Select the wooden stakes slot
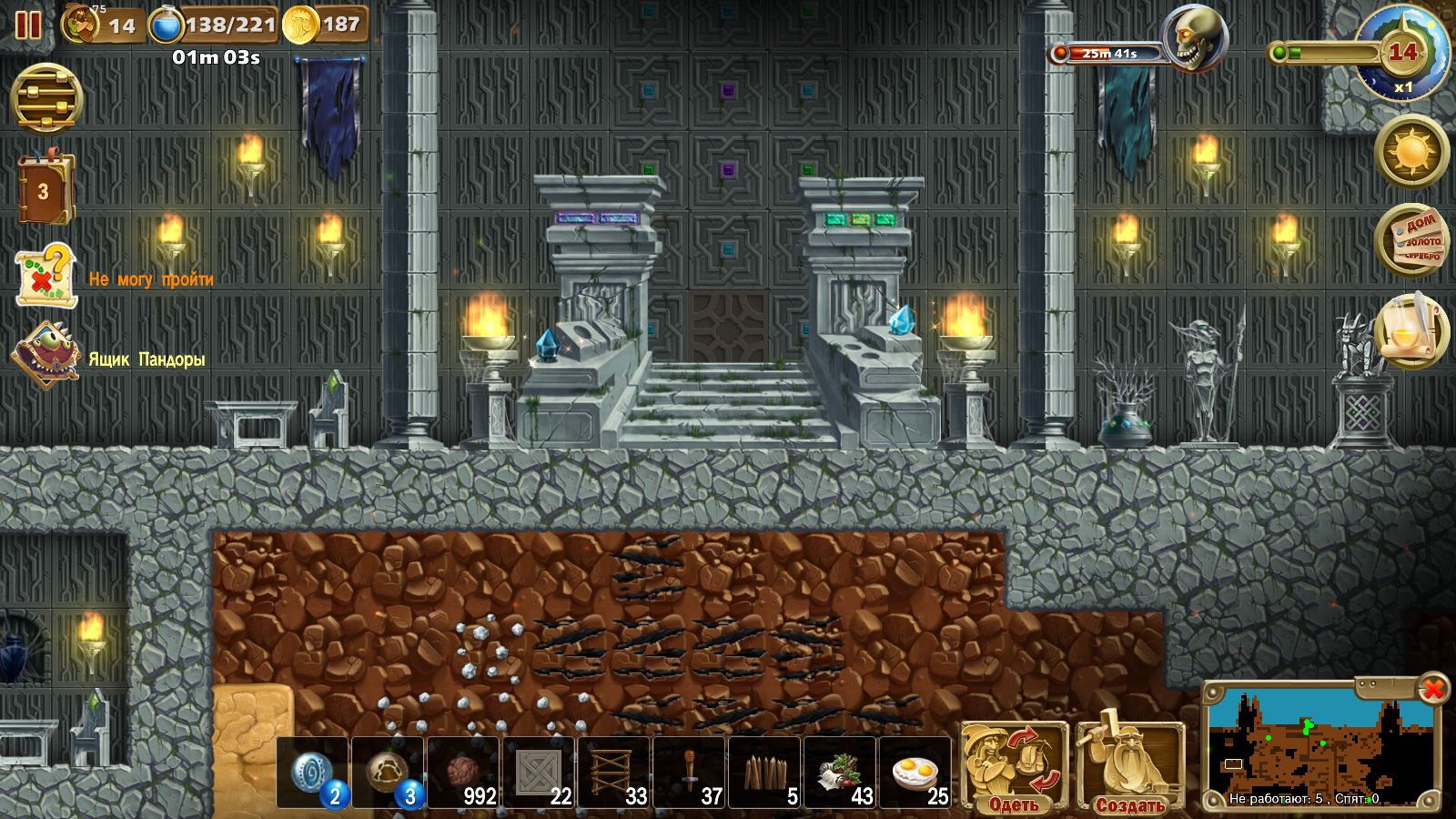 [765, 773]
